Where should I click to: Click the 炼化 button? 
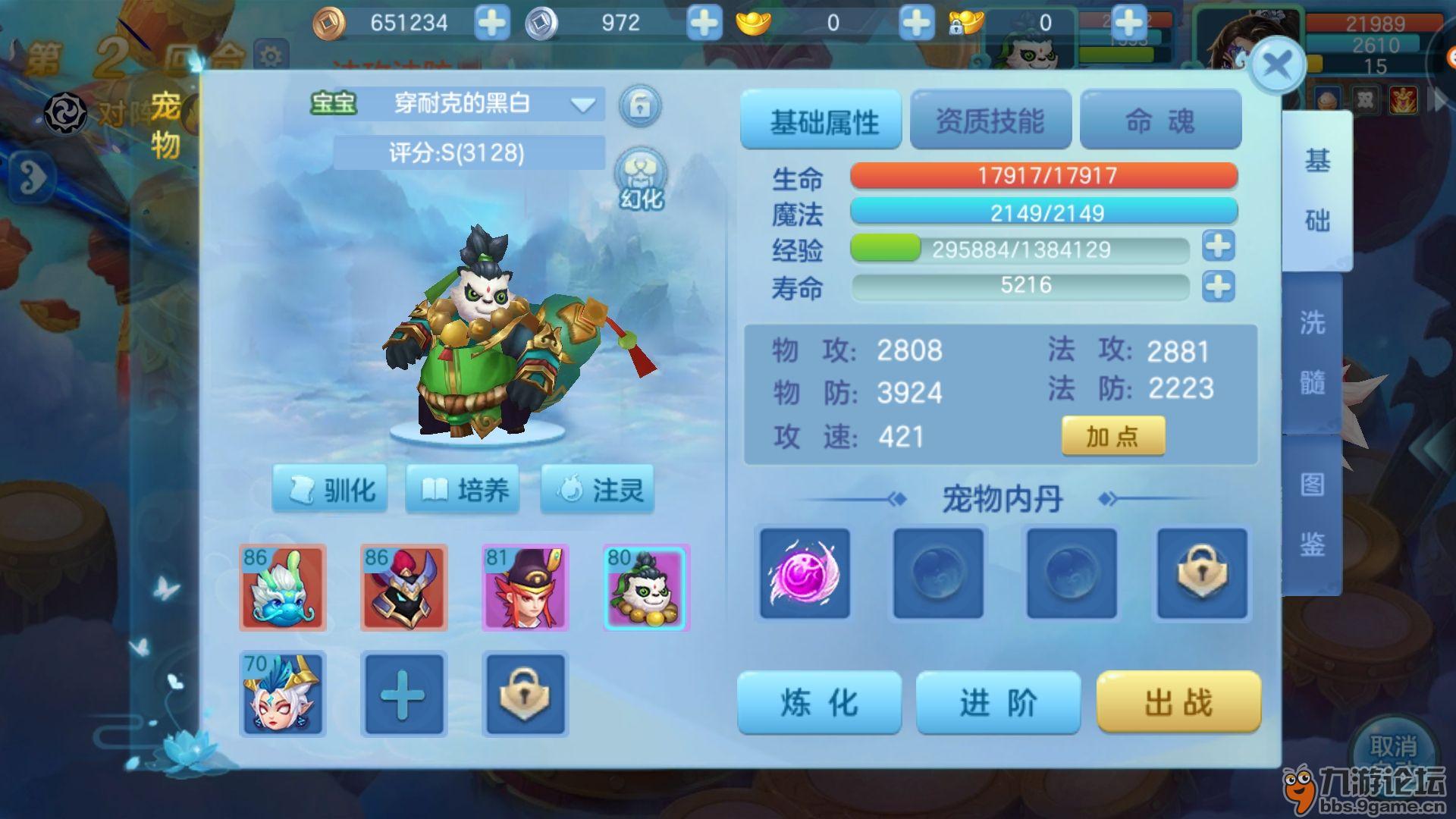coord(819,703)
